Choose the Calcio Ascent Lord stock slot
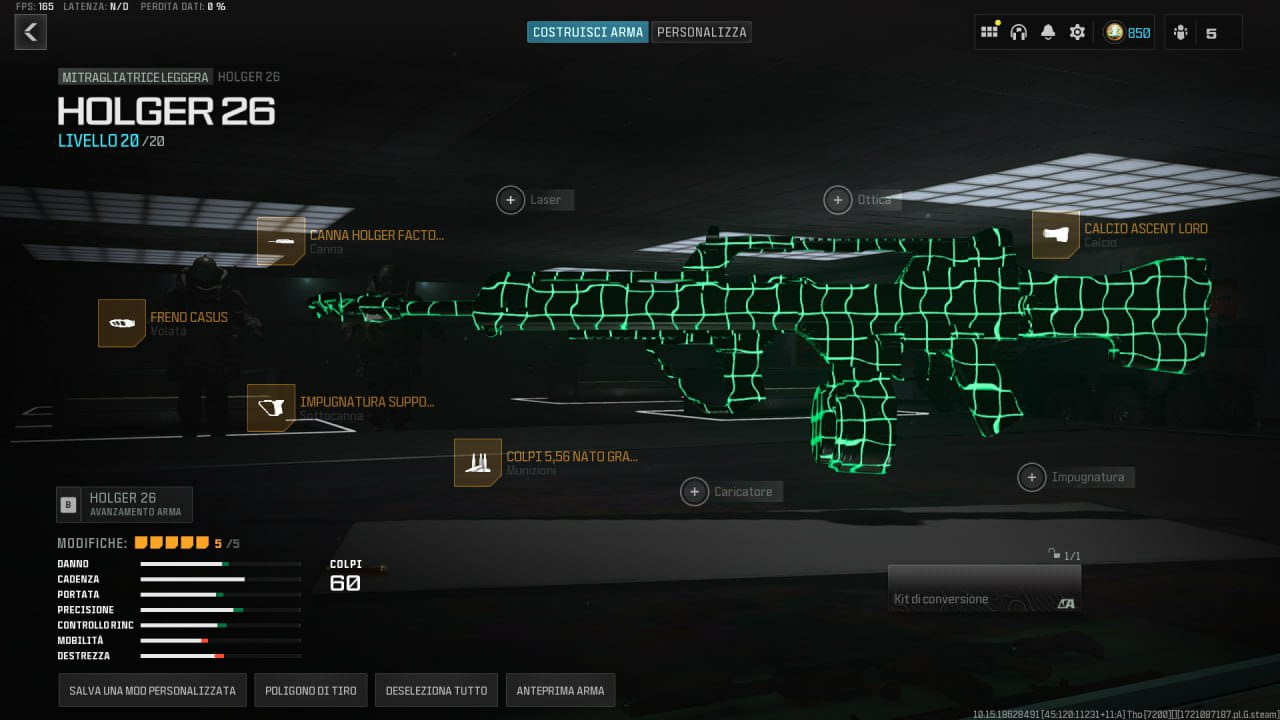Image resolution: width=1280 pixels, height=720 pixels. pyautogui.click(x=1056, y=235)
